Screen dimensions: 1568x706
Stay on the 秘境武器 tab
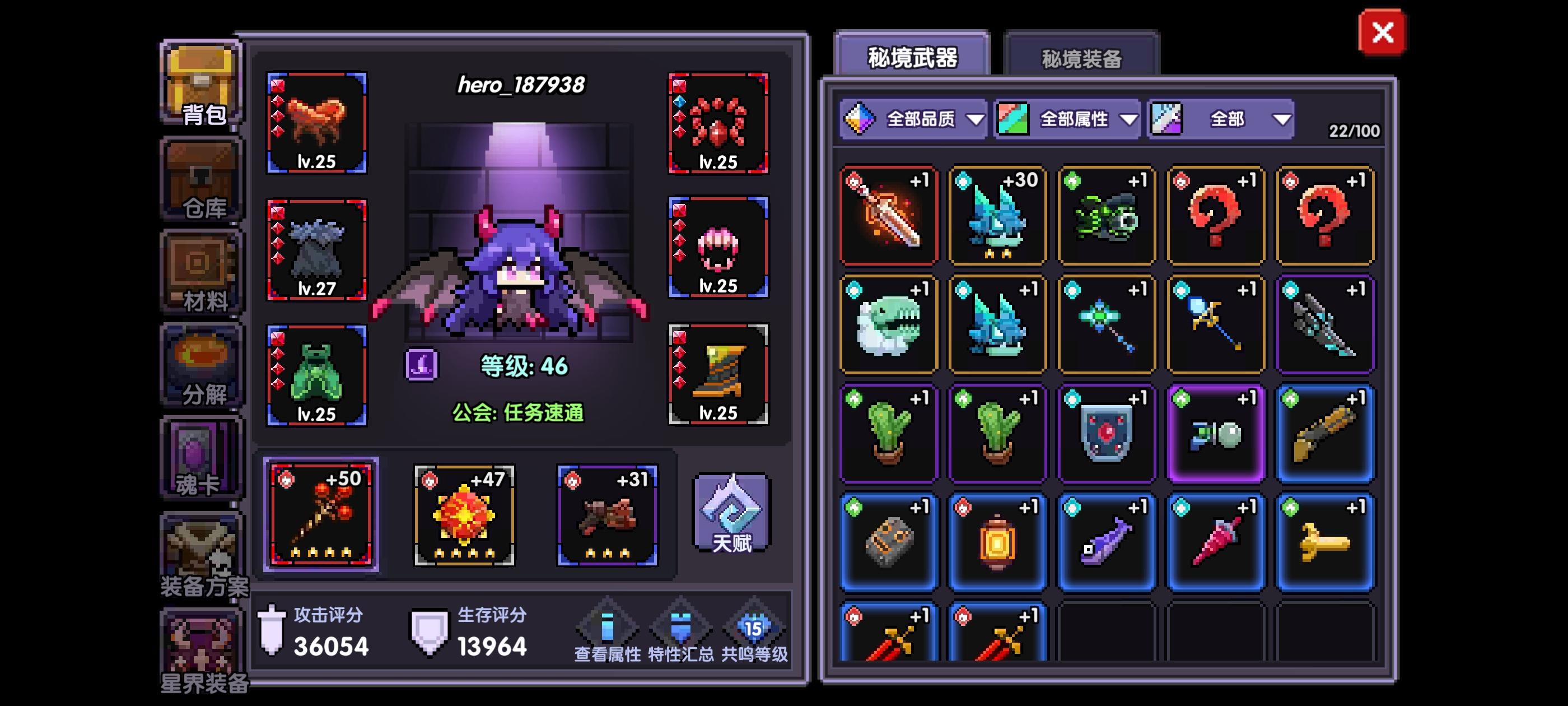click(x=912, y=55)
